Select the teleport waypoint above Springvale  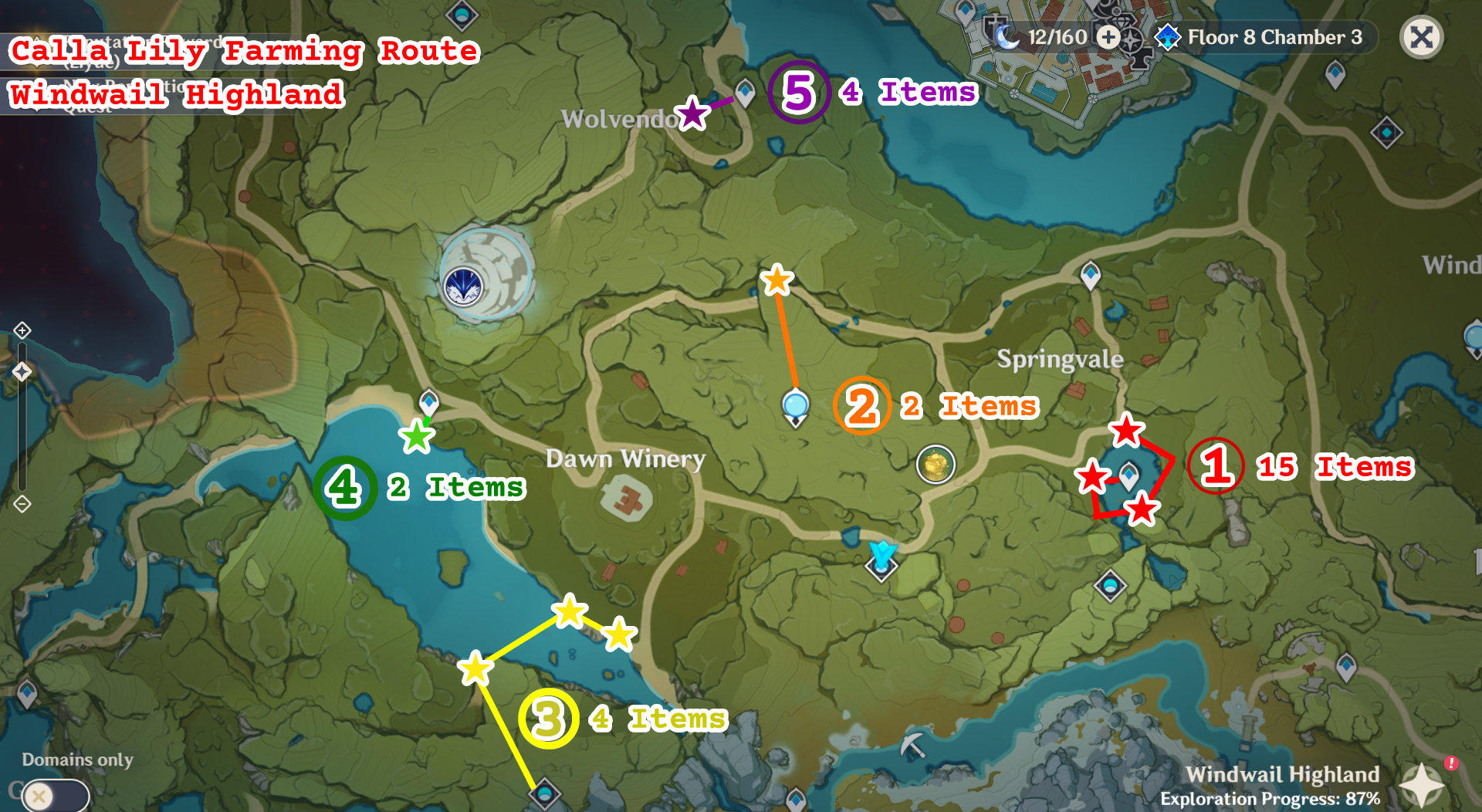pos(1089,275)
